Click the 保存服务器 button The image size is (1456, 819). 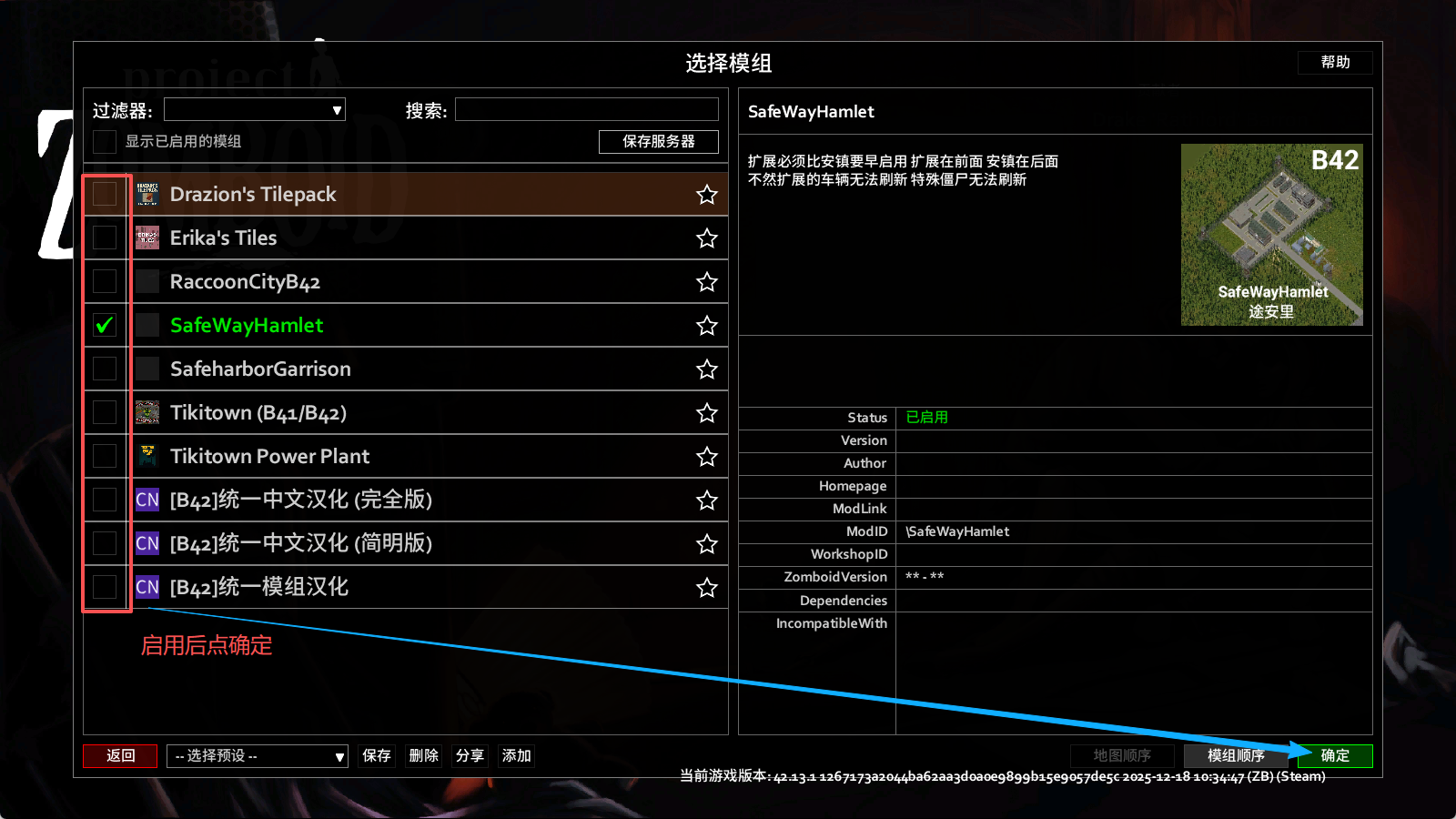[658, 141]
